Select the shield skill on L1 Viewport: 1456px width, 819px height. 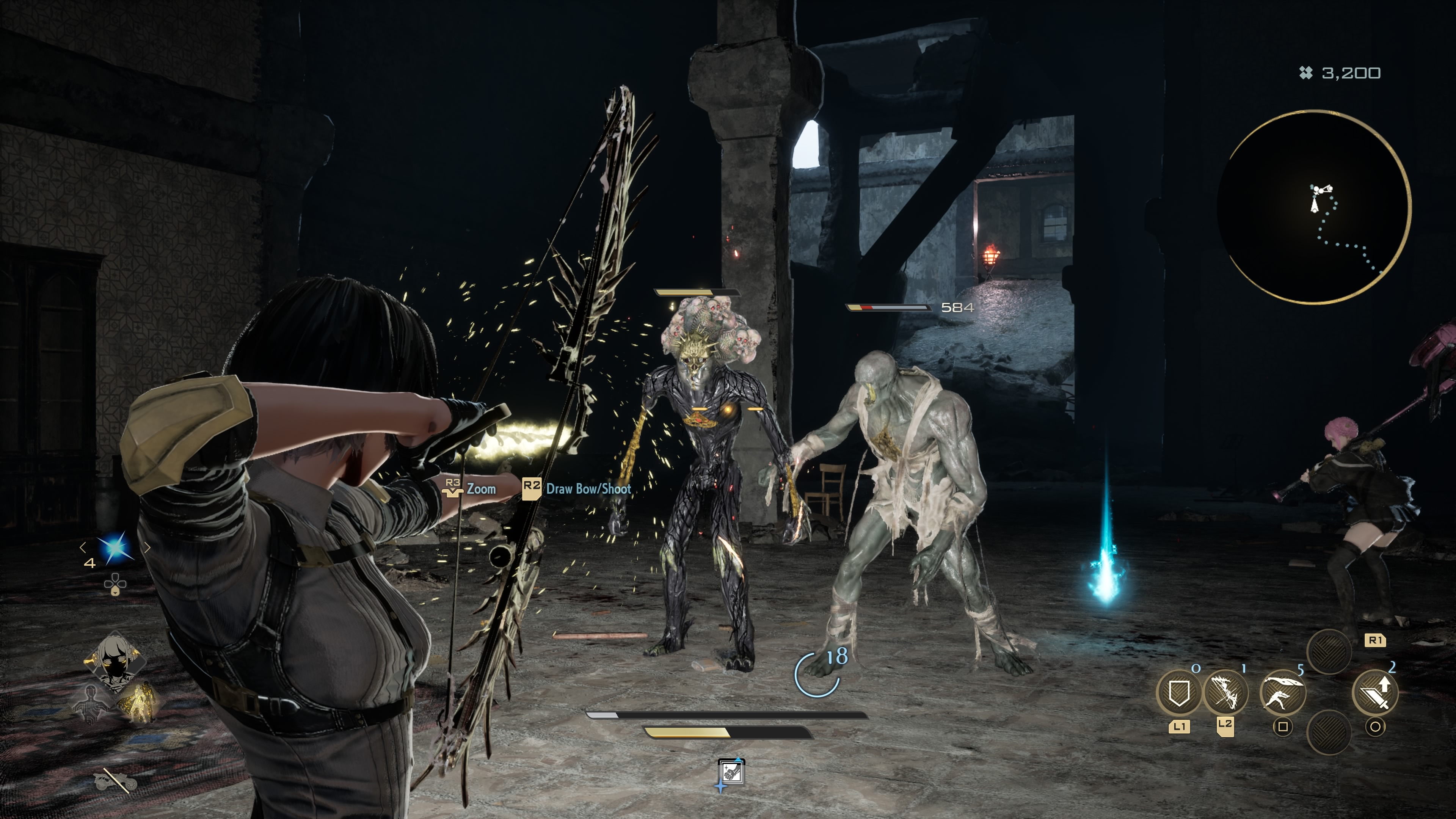(1180, 693)
